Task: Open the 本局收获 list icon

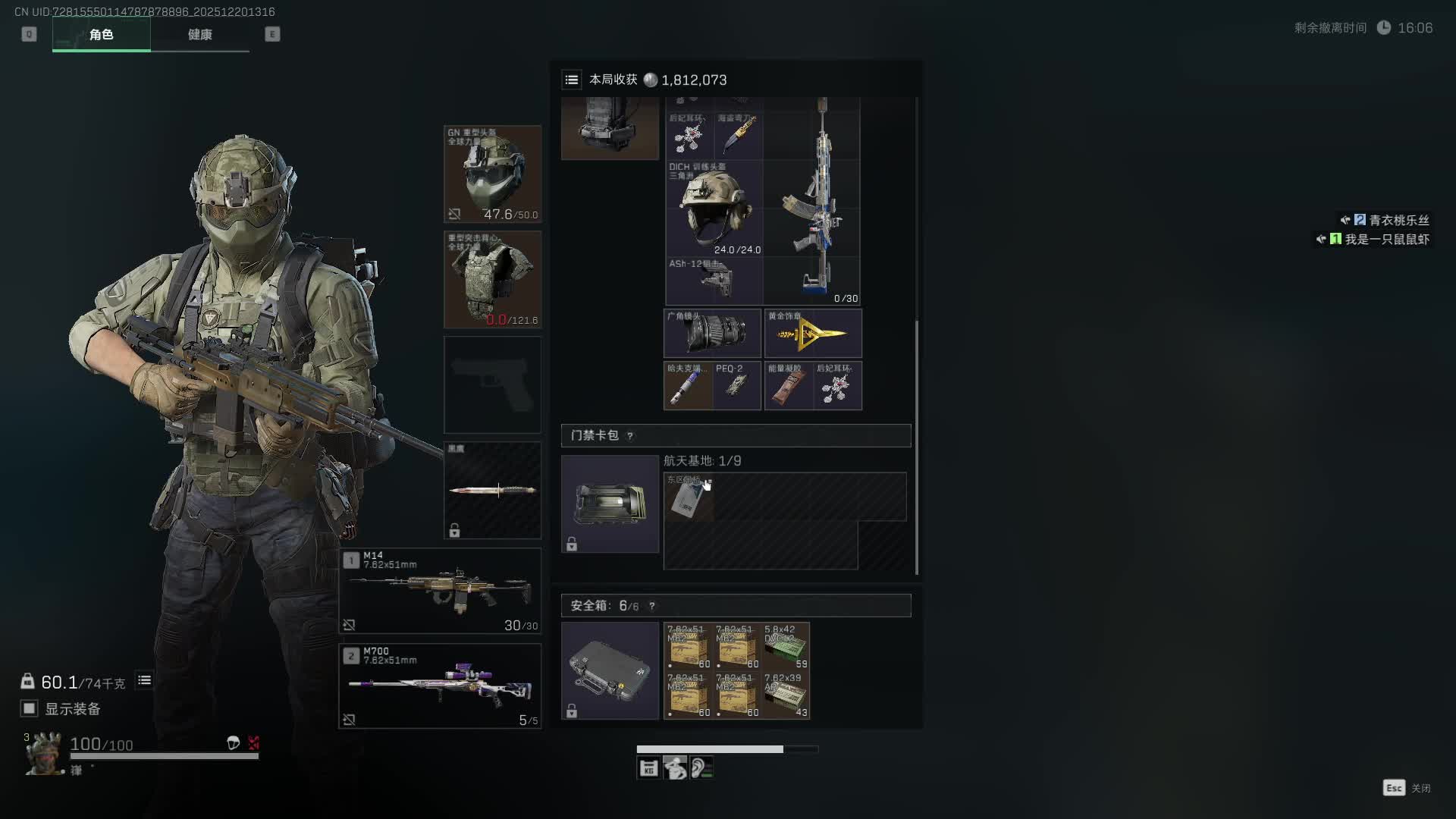Action: (572, 80)
